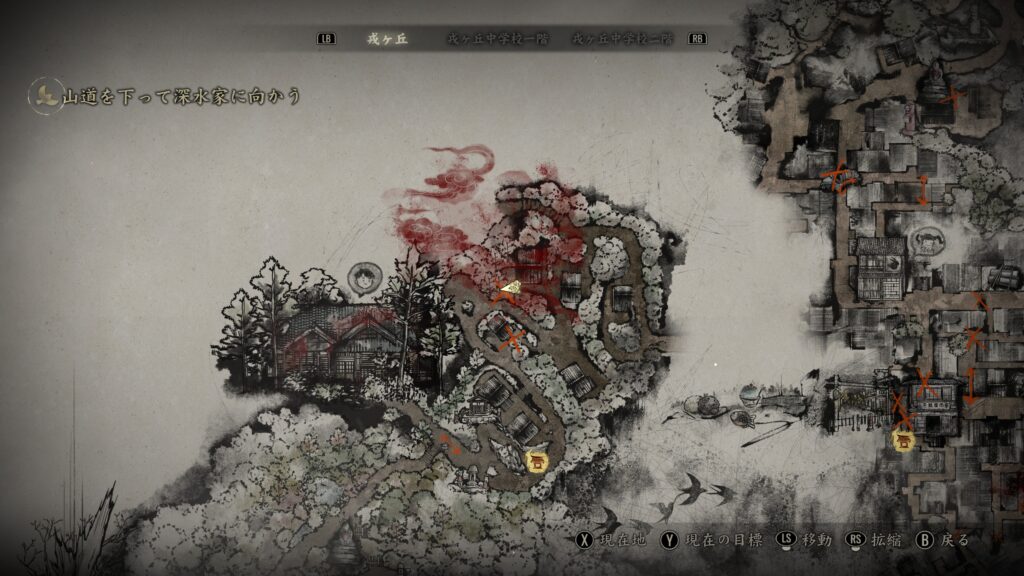Image resolution: width=1024 pixels, height=576 pixels.
Task: Select the golden shrine marker on the hill path
Action: pos(537,461)
